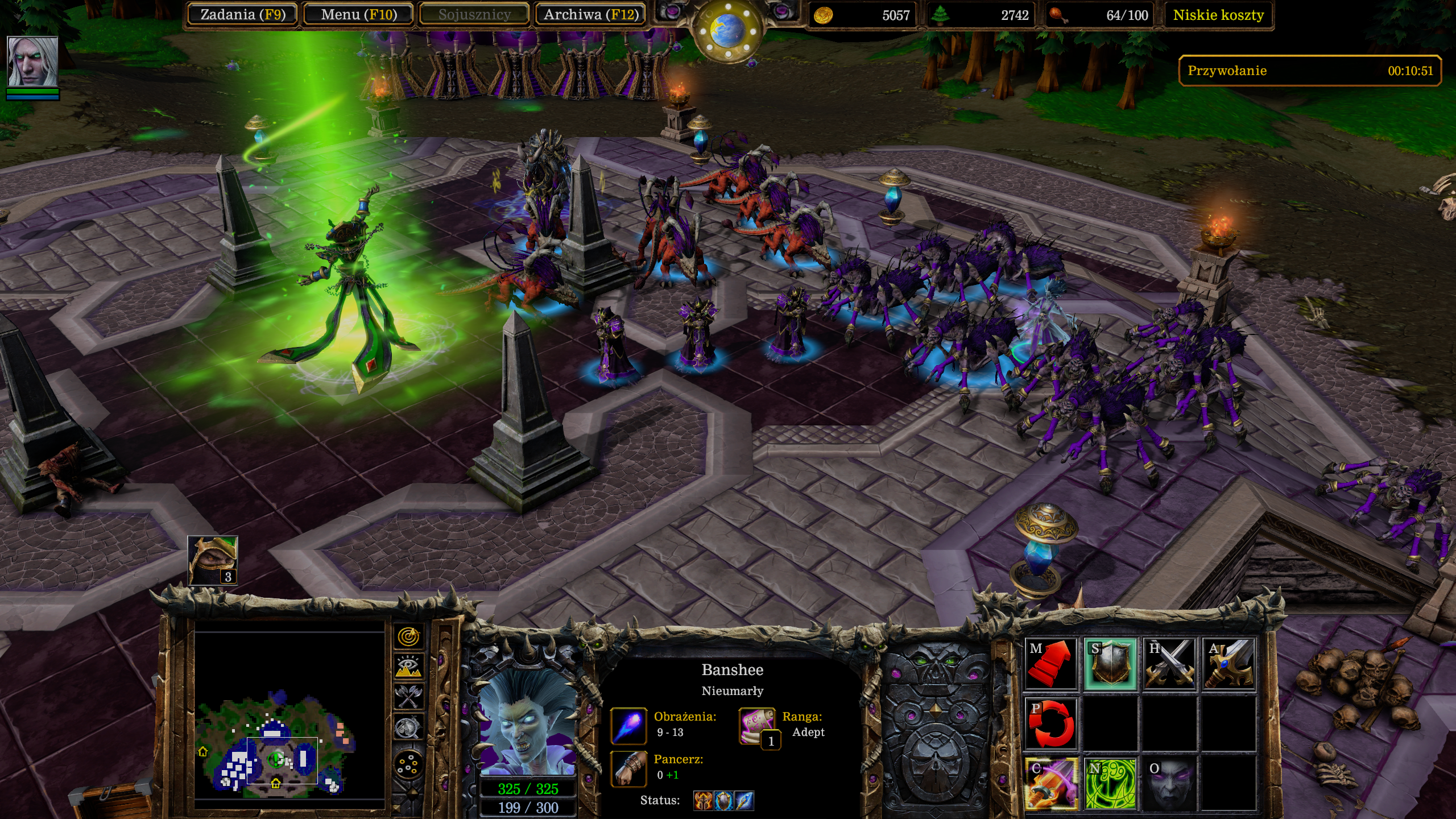
Task: Open the Menu (F10) button
Action: click(x=358, y=15)
